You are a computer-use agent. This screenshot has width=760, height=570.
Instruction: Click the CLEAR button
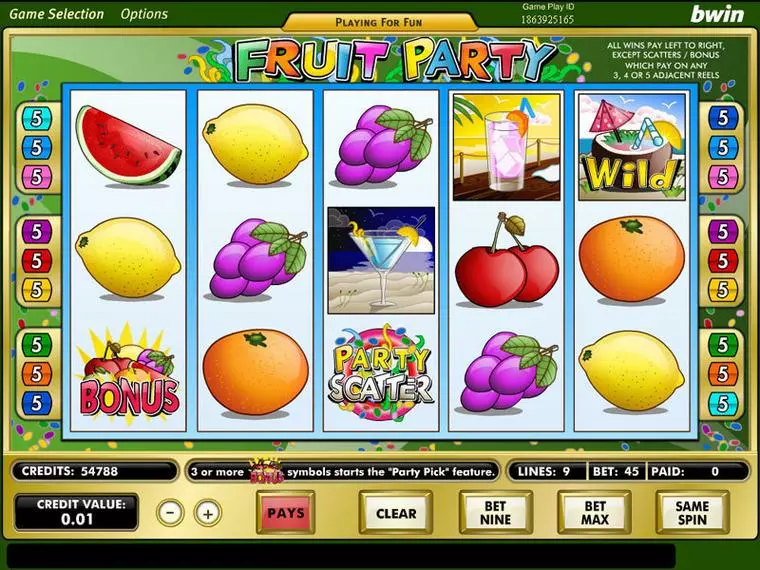coord(396,513)
